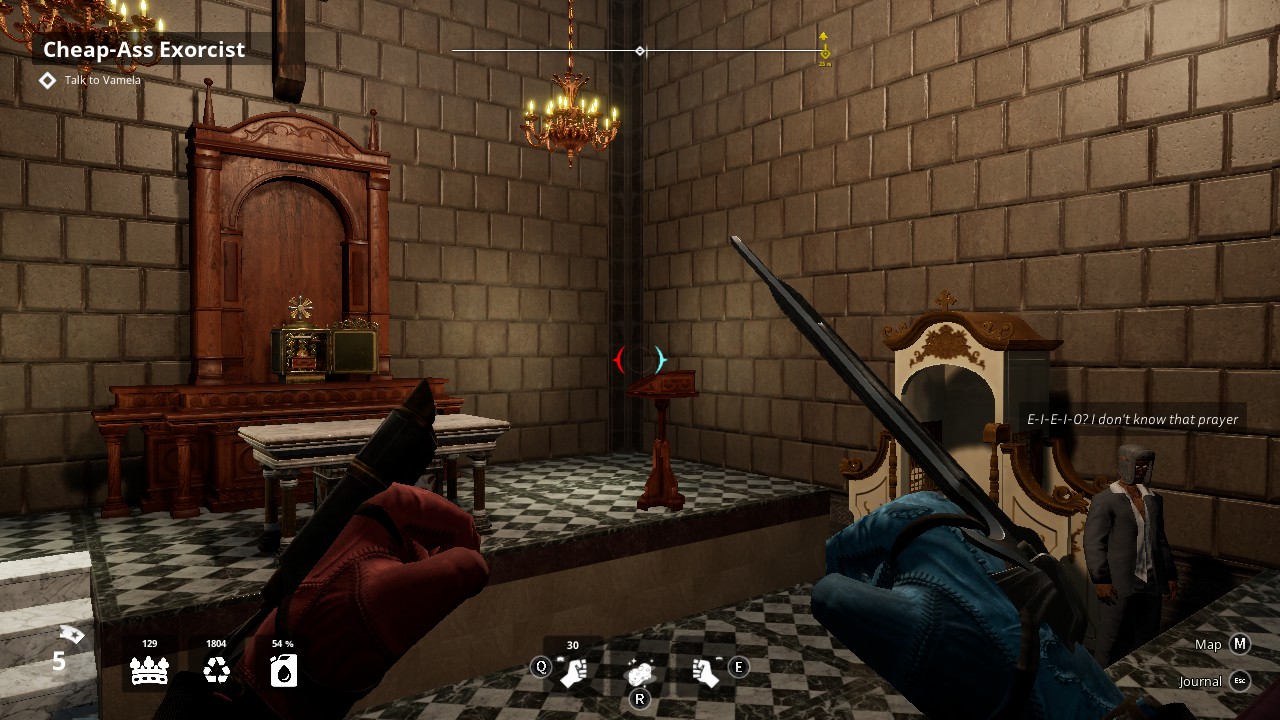Open the Journal
Viewport: 1280px width, 720px height.
pyautogui.click(x=1239, y=681)
